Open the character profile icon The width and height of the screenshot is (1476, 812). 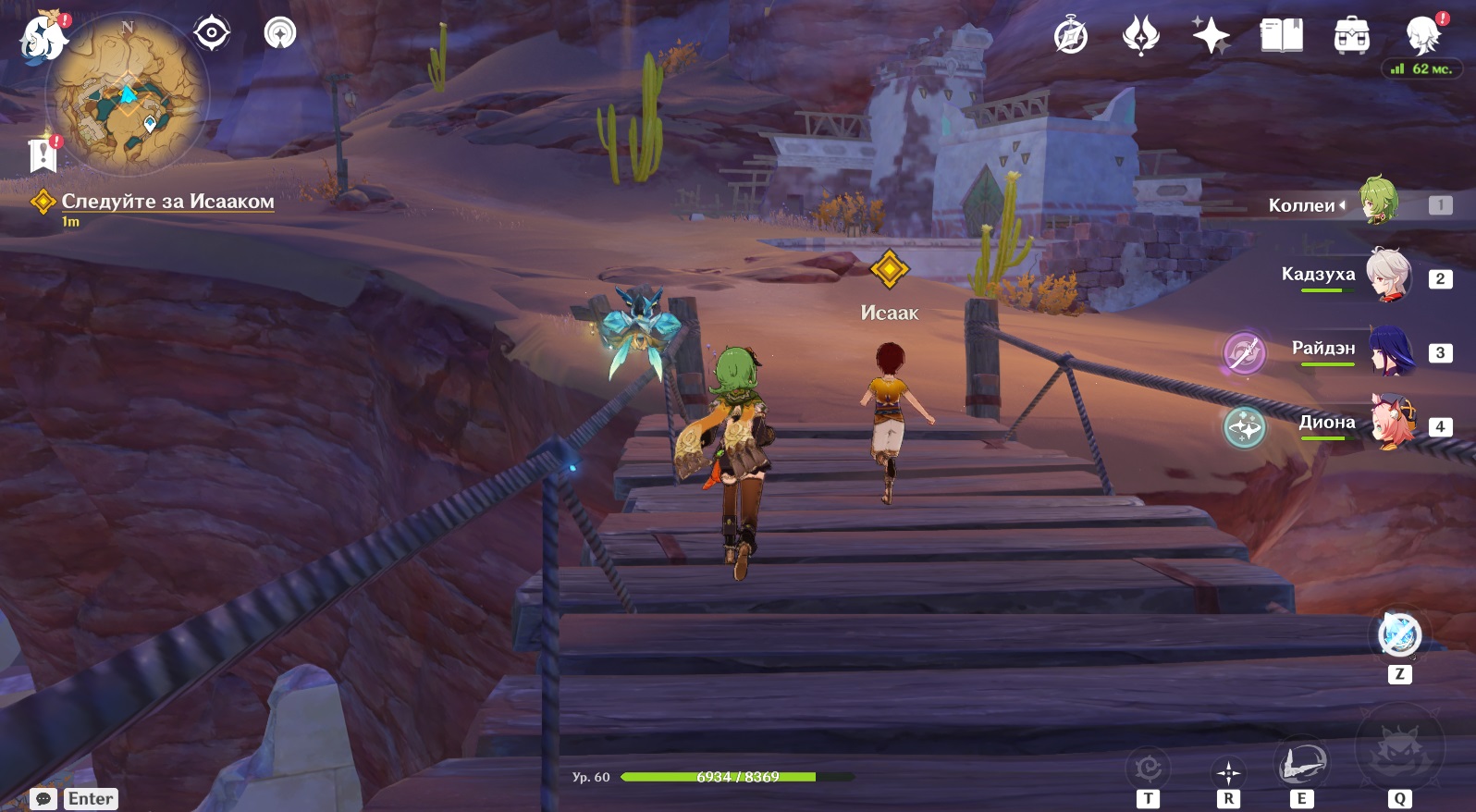pyautogui.click(x=1421, y=37)
